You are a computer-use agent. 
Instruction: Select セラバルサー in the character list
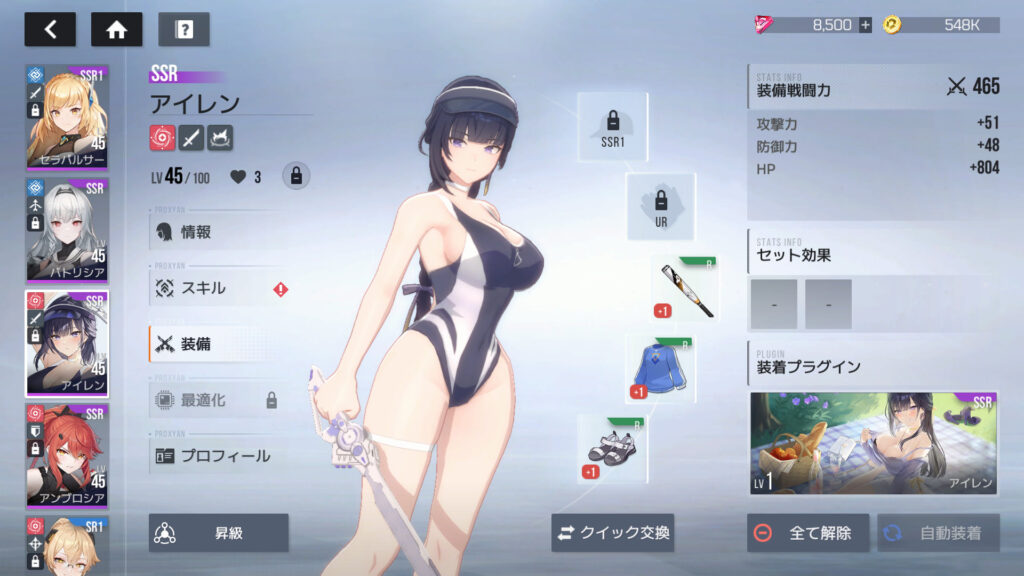(x=67, y=117)
